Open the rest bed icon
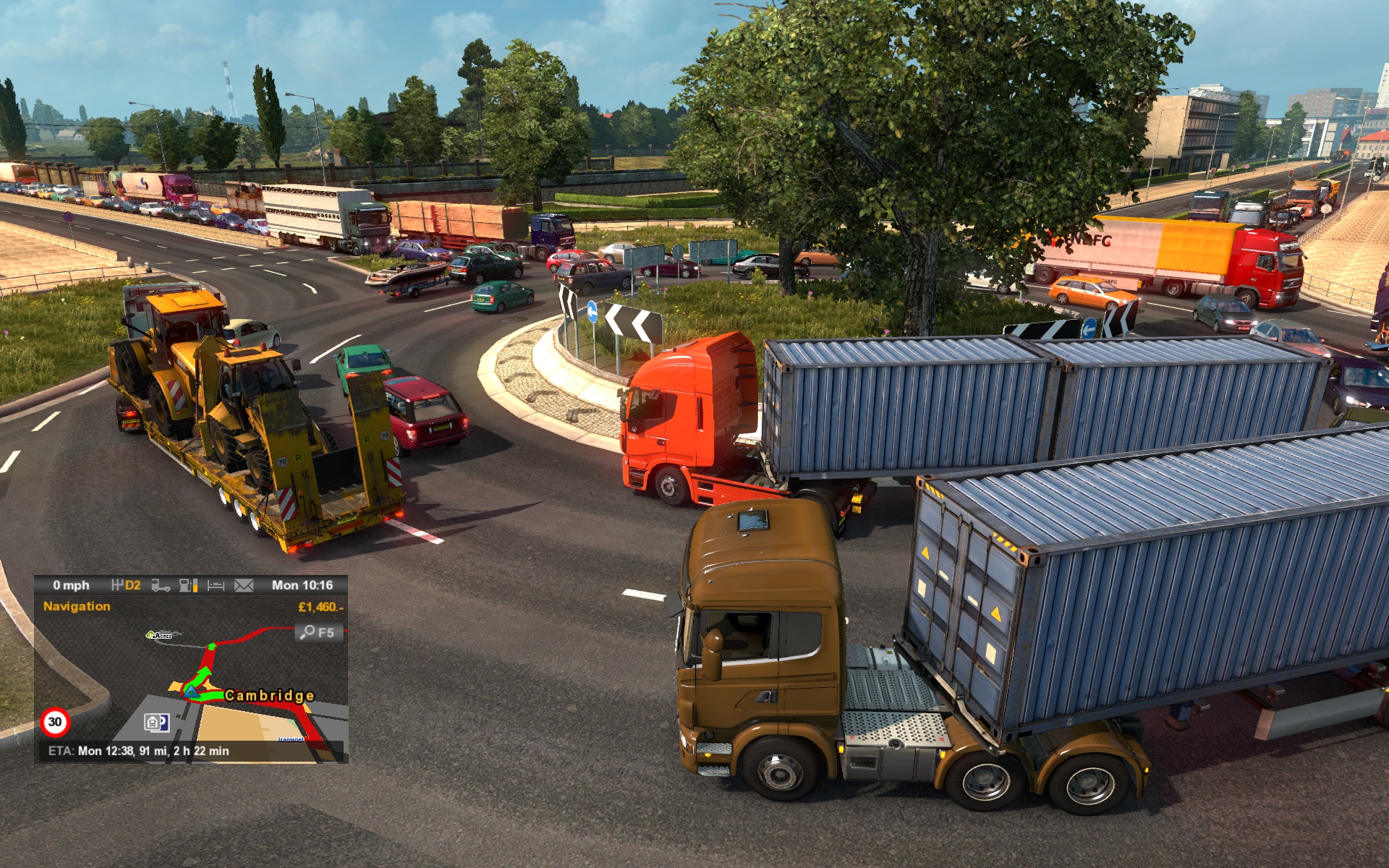 point(216,585)
